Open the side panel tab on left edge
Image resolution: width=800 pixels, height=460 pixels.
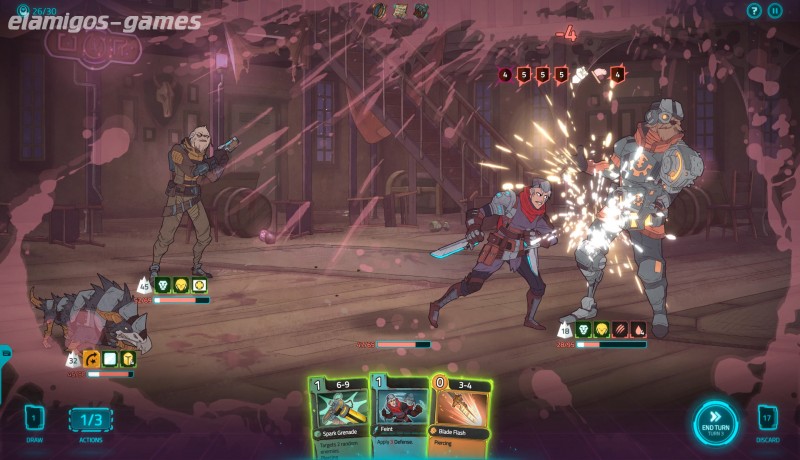pos(5,353)
